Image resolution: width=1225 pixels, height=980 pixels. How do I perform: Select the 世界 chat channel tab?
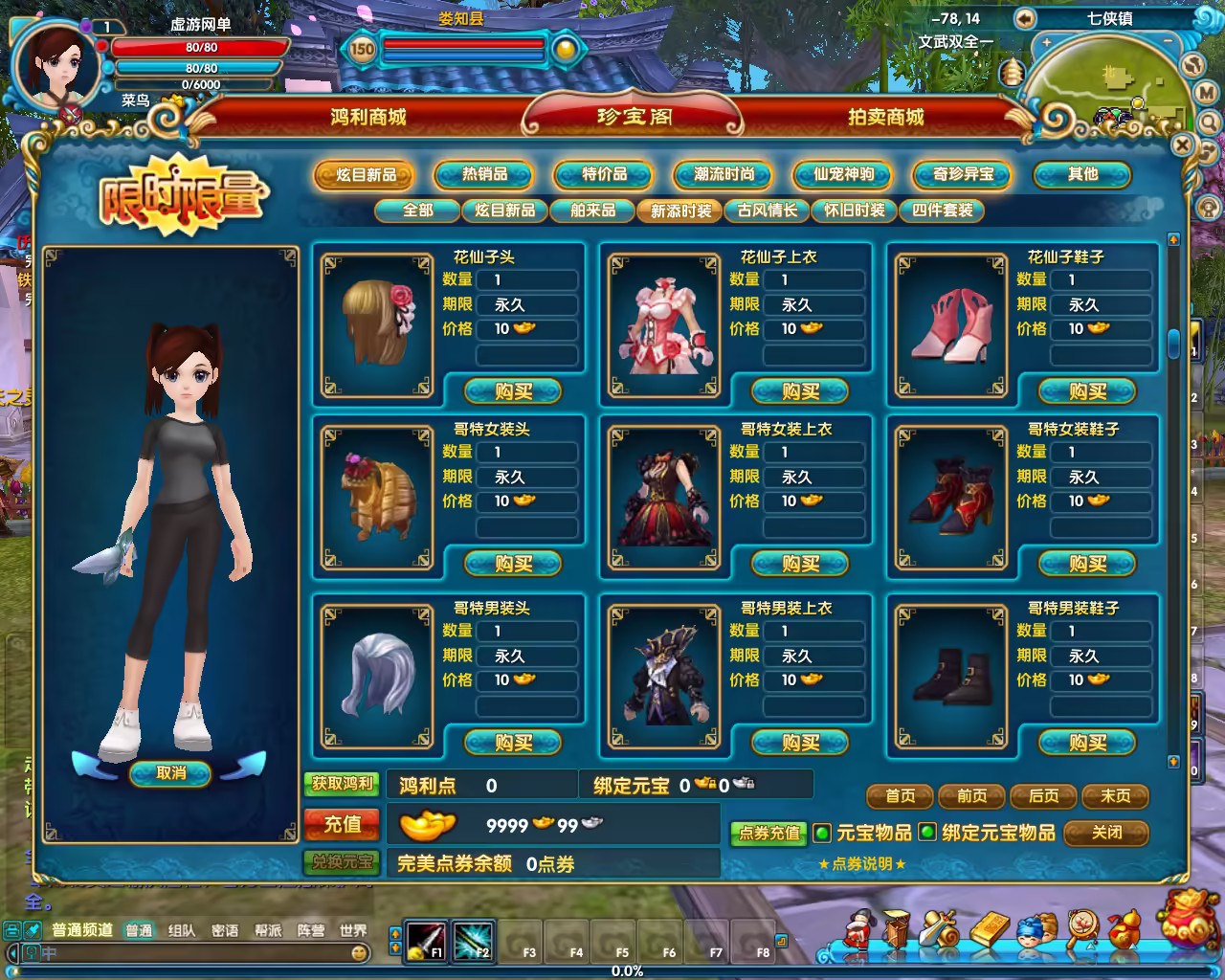pos(353,930)
